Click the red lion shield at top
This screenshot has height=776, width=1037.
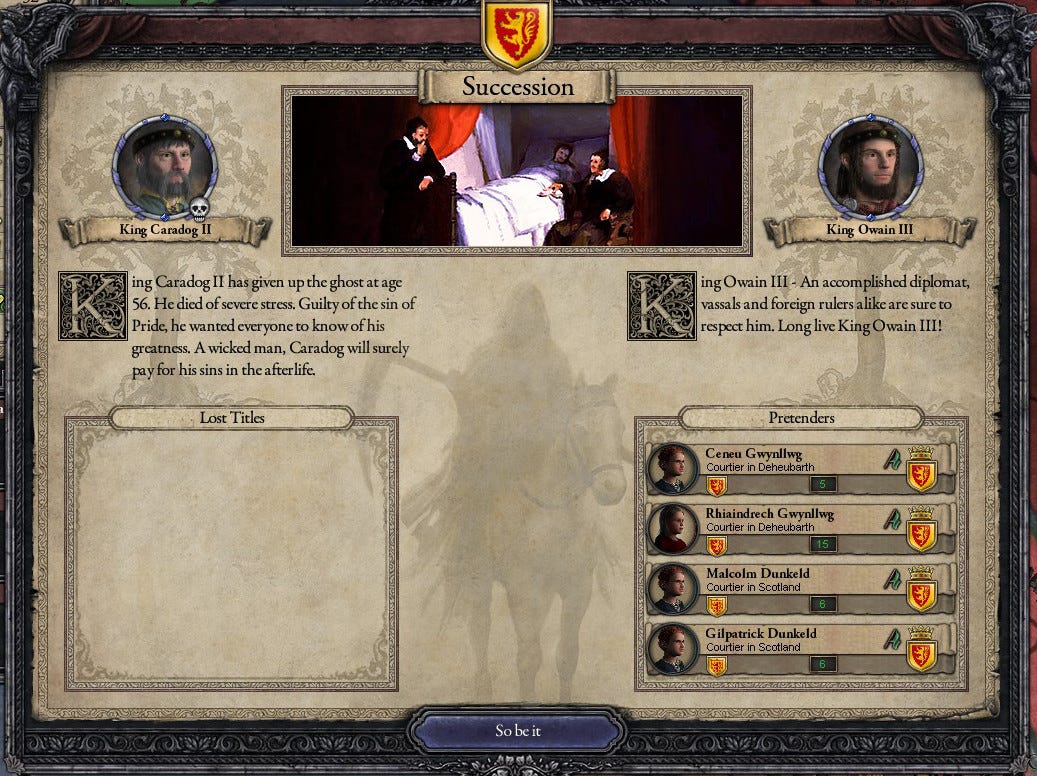(516, 35)
